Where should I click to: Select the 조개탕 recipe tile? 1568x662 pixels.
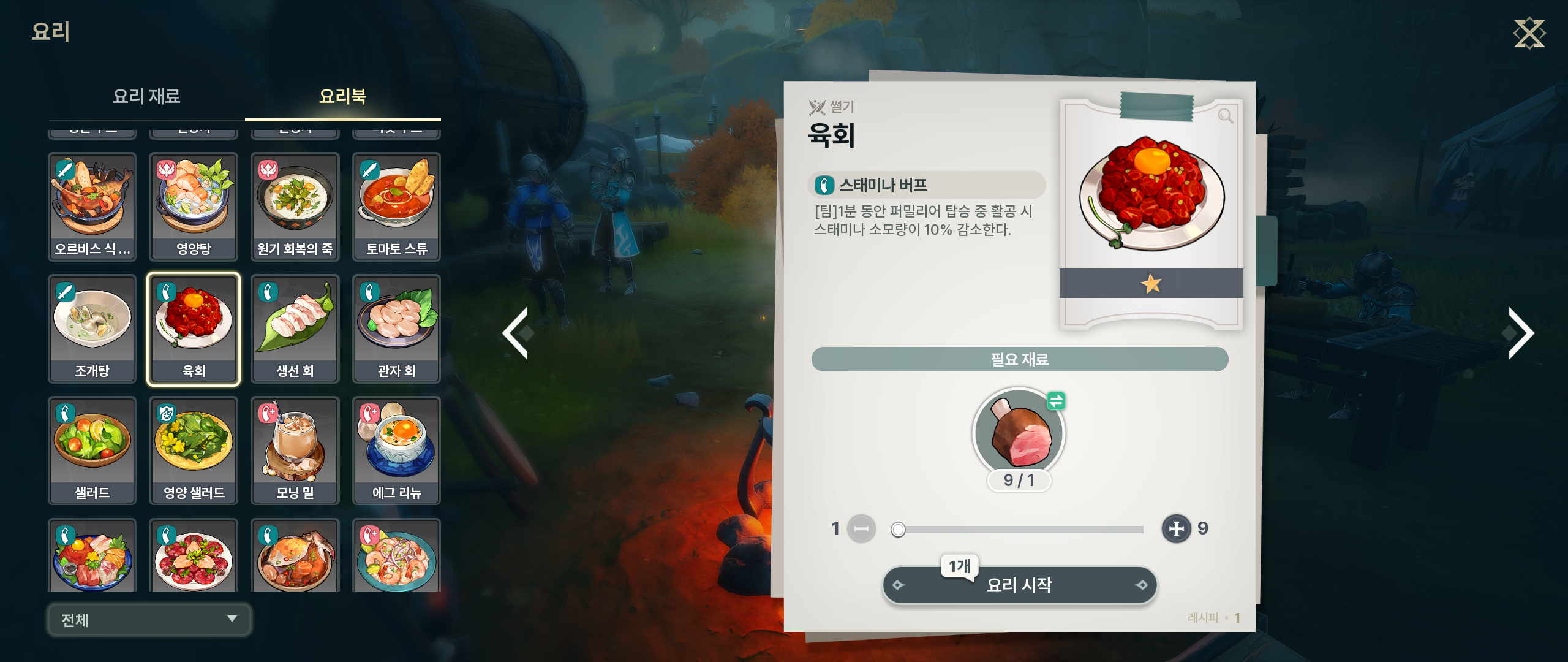point(92,329)
